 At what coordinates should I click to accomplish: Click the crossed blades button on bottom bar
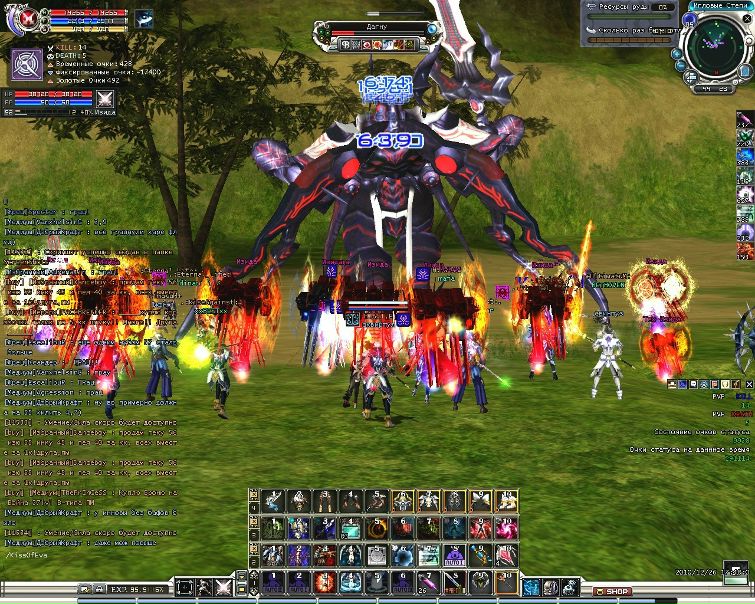click(223, 588)
